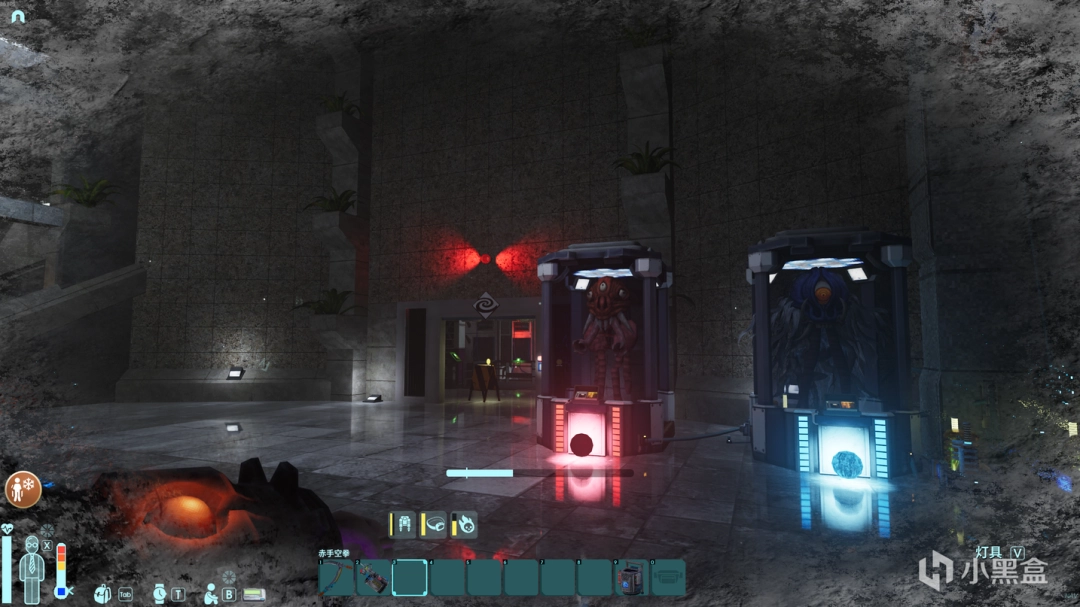Toggle the headlamp equipment icon
Screen dimensions: 1080x607
[434, 523]
